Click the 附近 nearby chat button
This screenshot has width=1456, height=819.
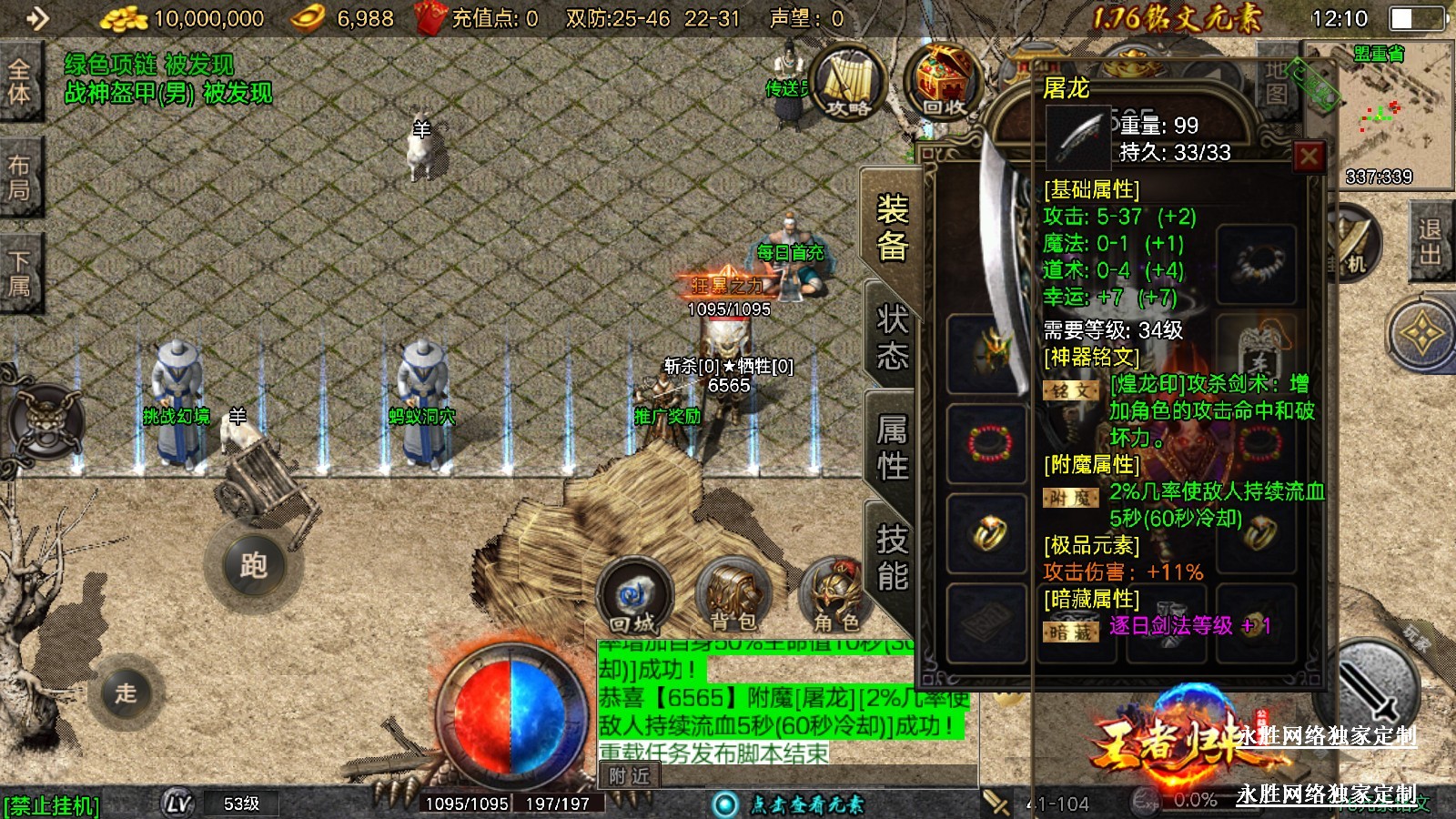click(630, 775)
